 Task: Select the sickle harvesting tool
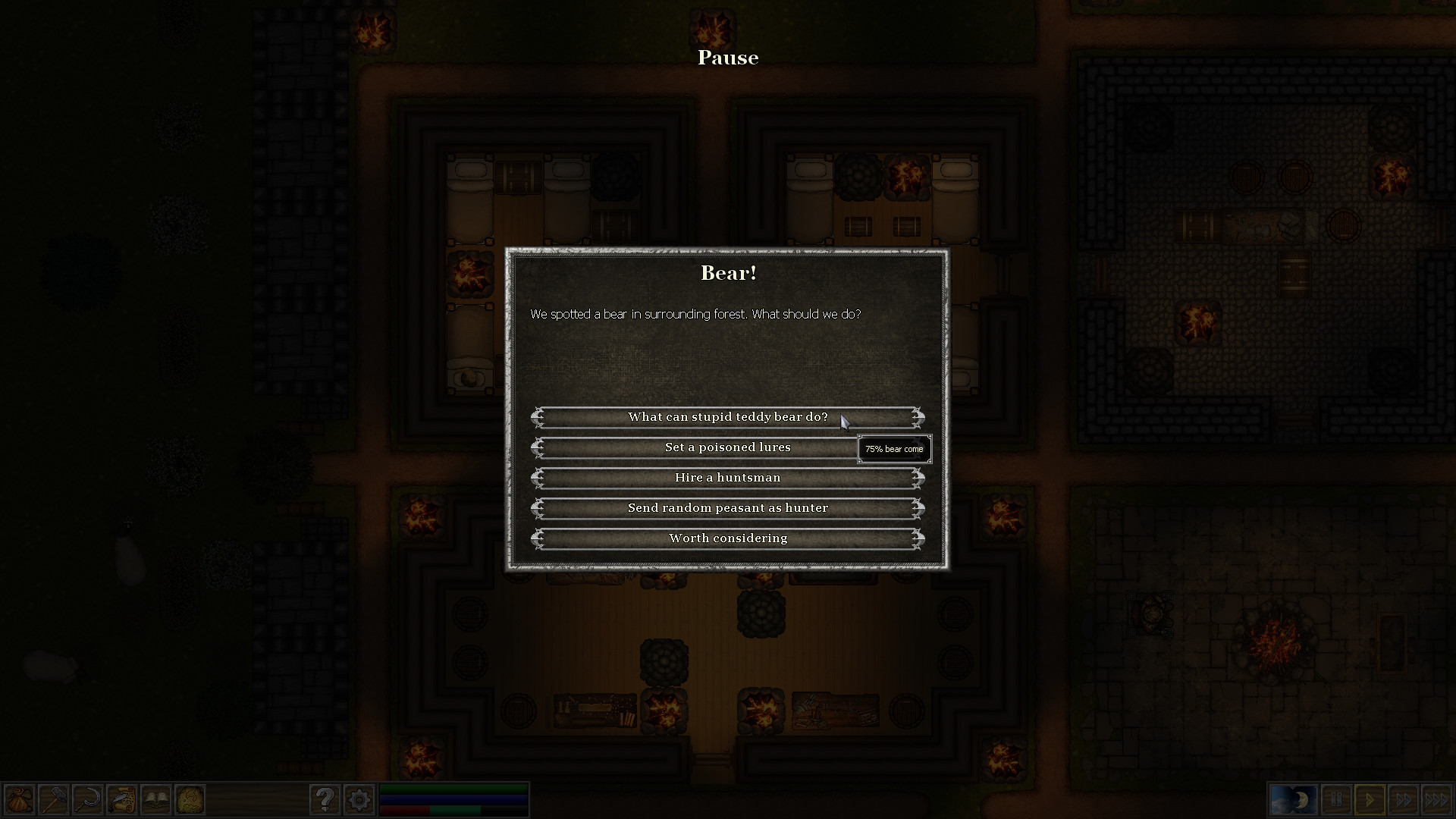pos(86,799)
